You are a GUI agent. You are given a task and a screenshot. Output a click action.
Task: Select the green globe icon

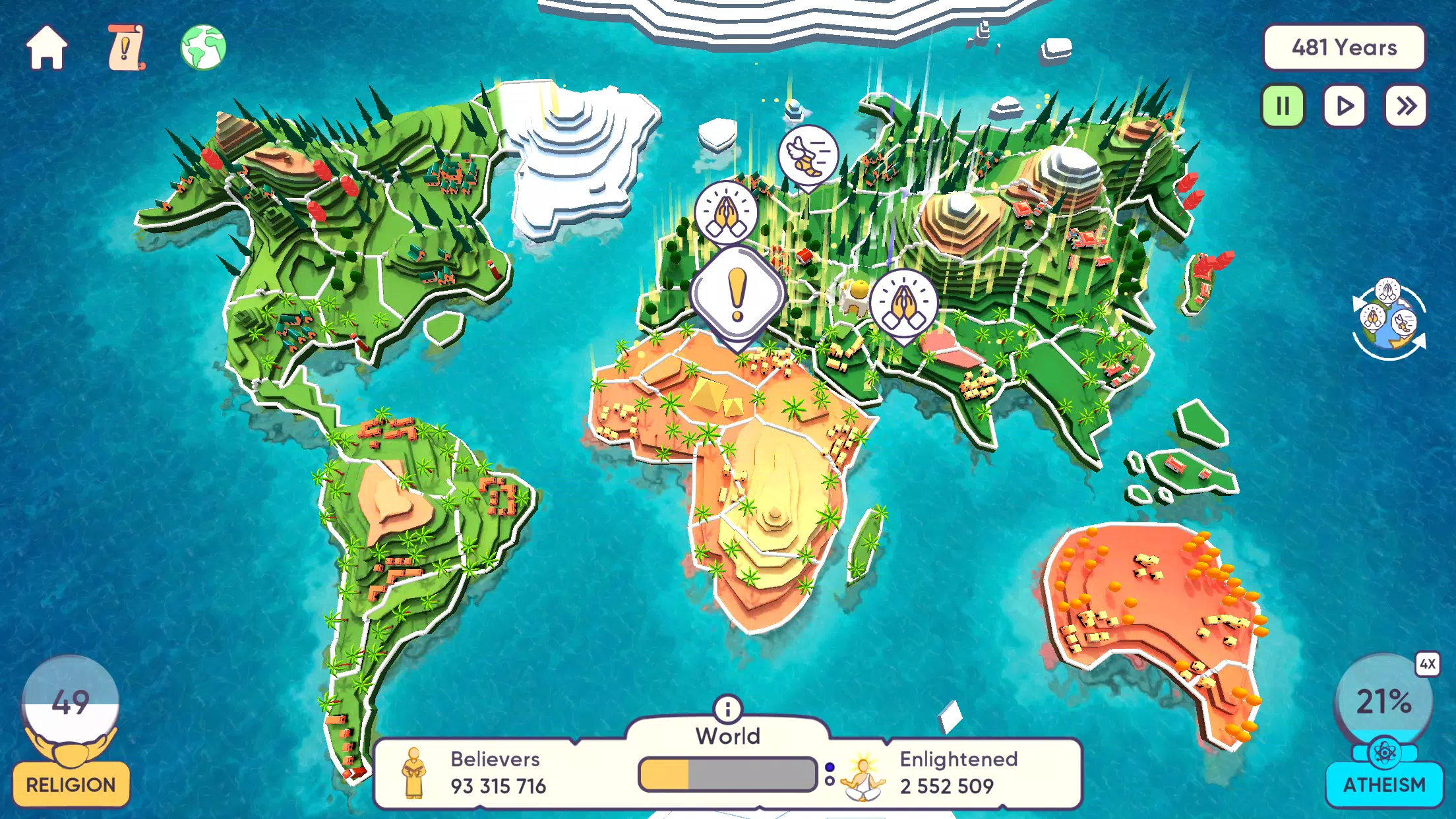(200, 46)
